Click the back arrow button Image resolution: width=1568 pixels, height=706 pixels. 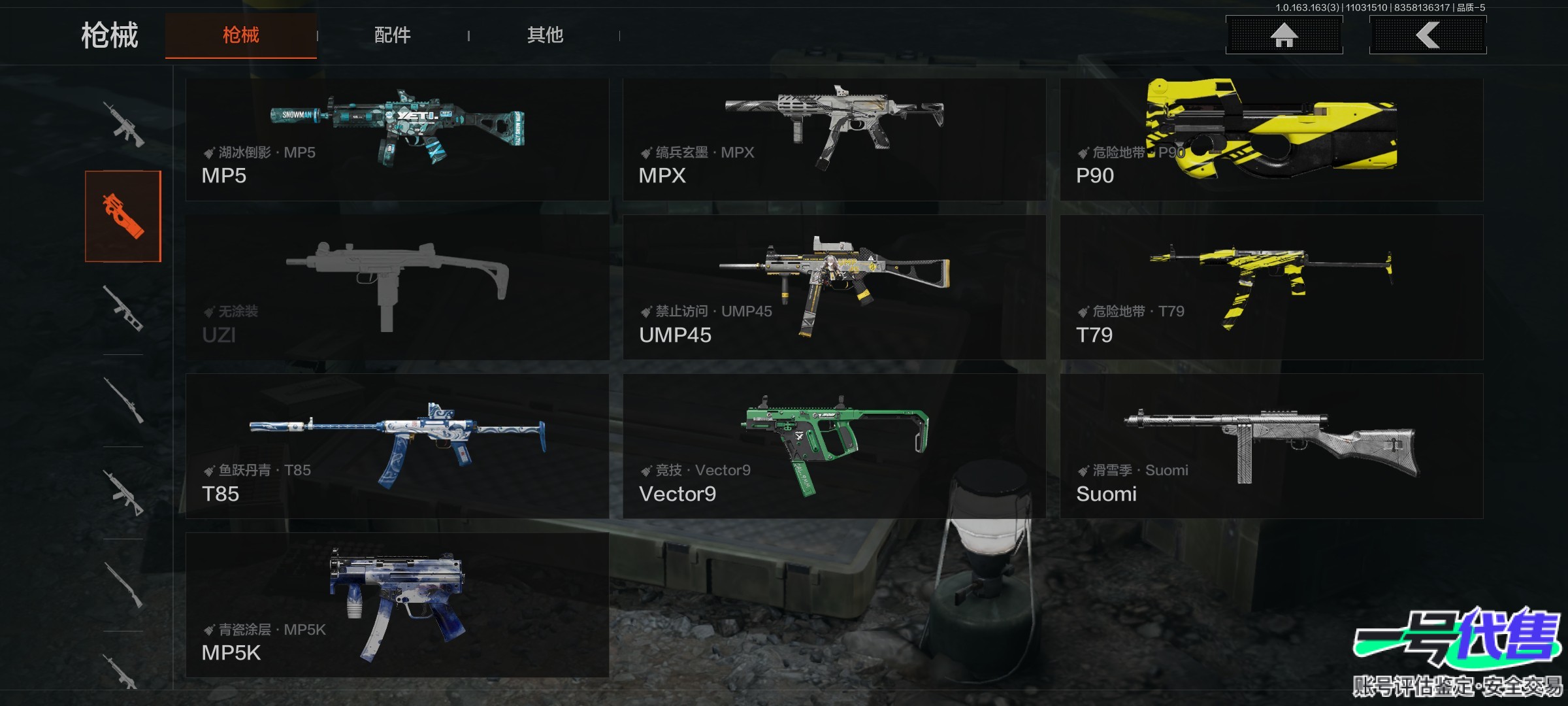1428,35
